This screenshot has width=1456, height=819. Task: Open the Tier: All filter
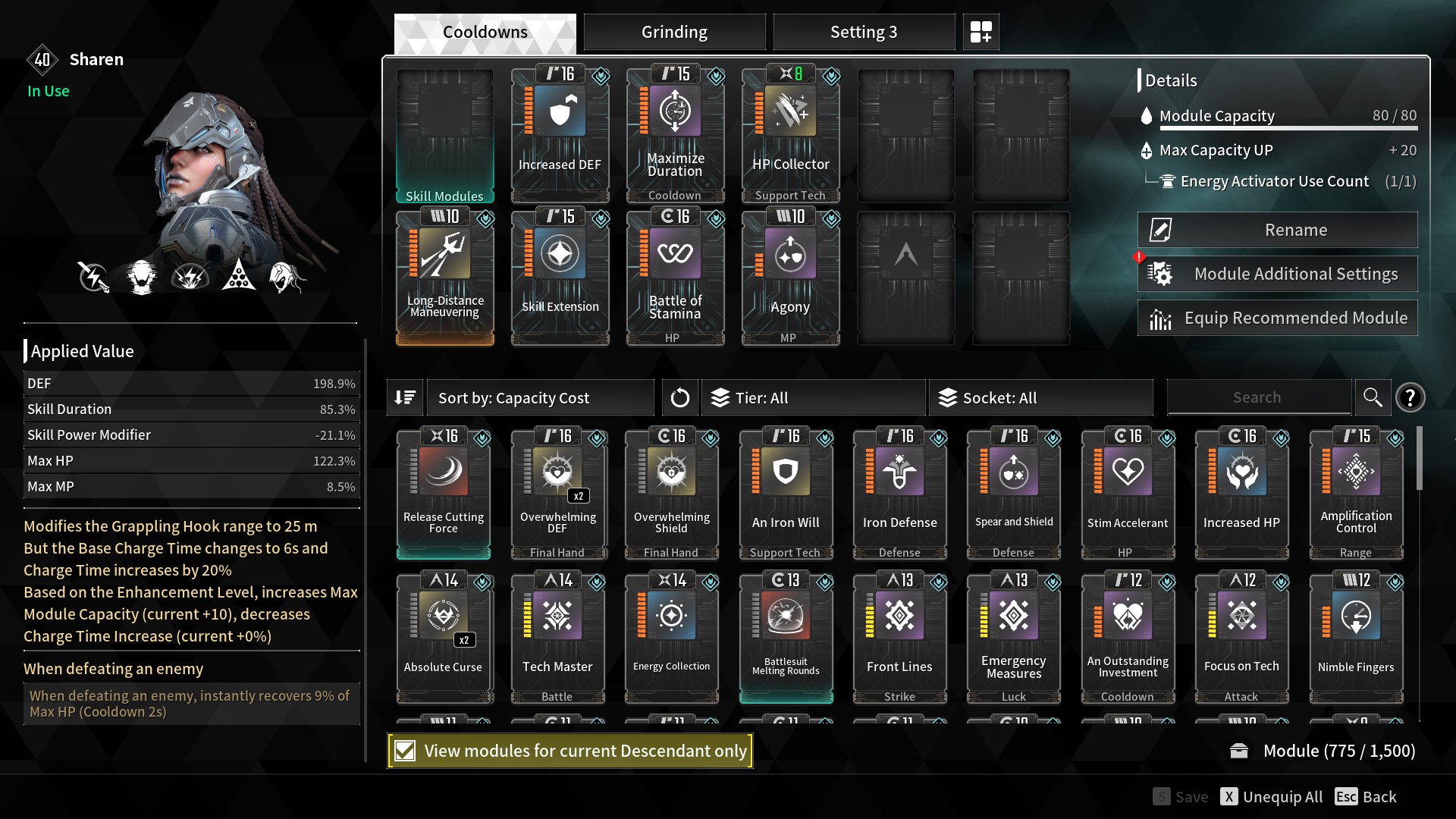click(x=813, y=398)
